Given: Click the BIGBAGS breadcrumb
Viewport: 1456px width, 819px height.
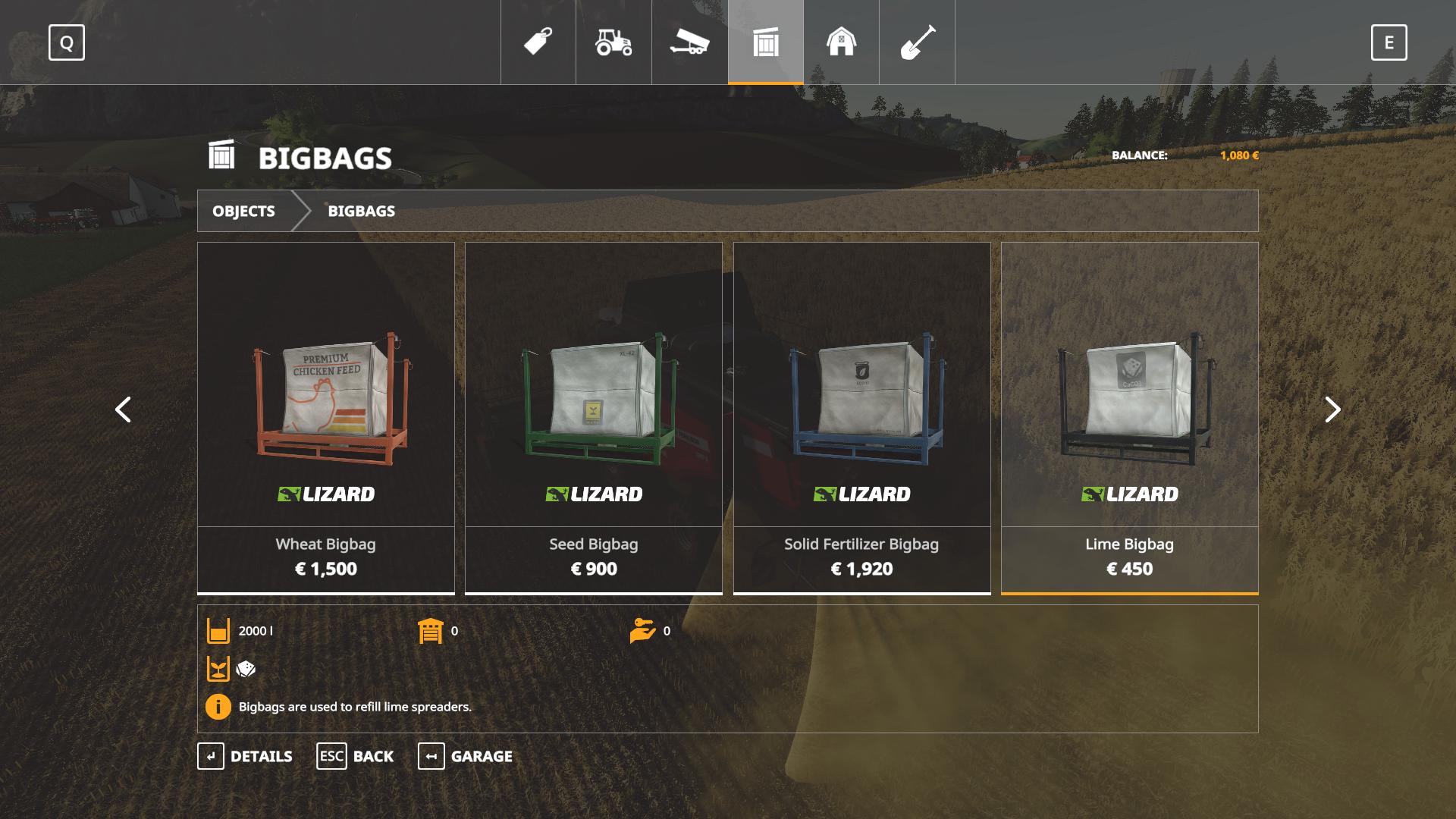Looking at the screenshot, I should [x=361, y=211].
